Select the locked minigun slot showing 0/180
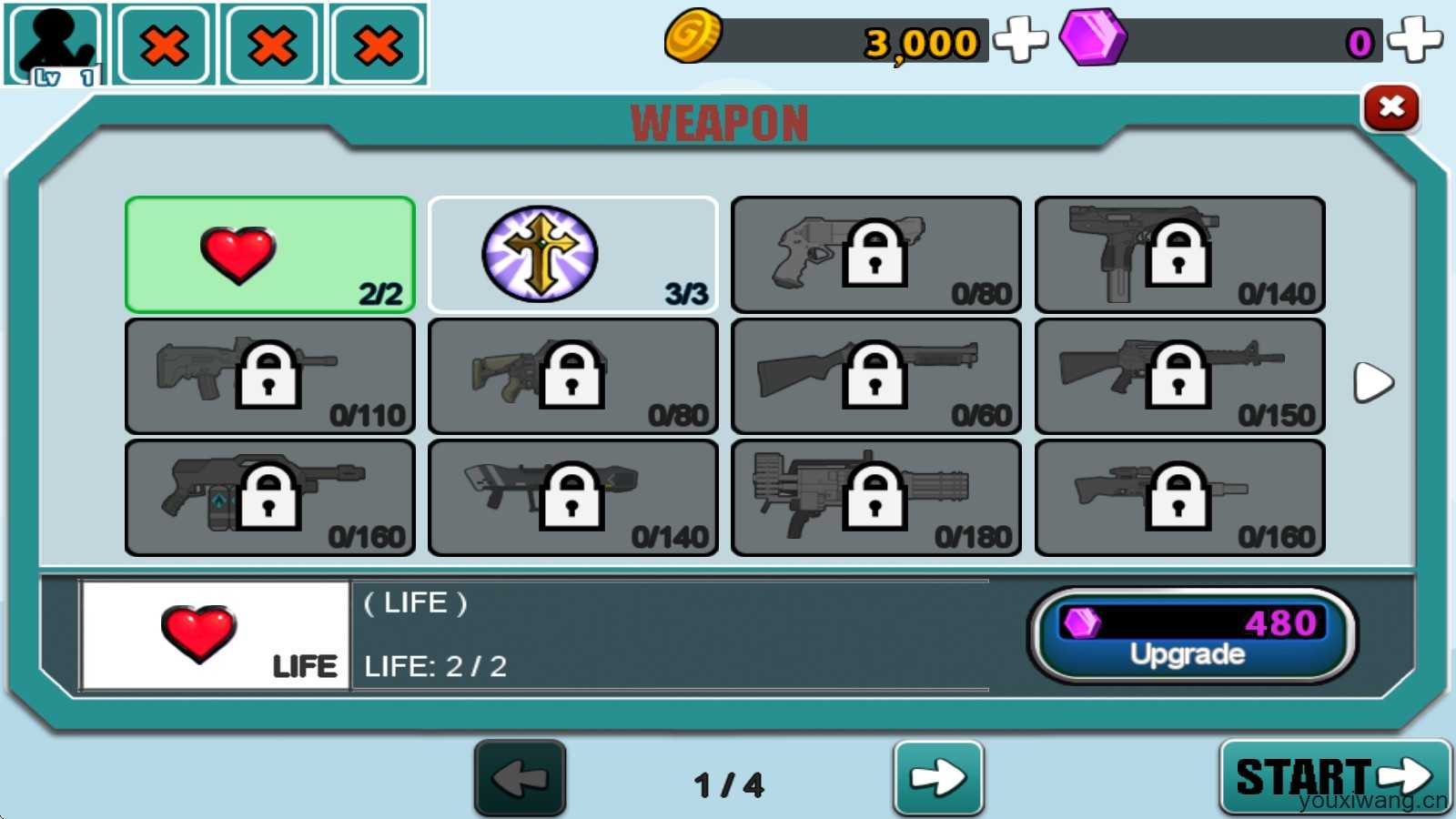Image resolution: width=1456 pixels, height=819 pixels. point(875,498)
